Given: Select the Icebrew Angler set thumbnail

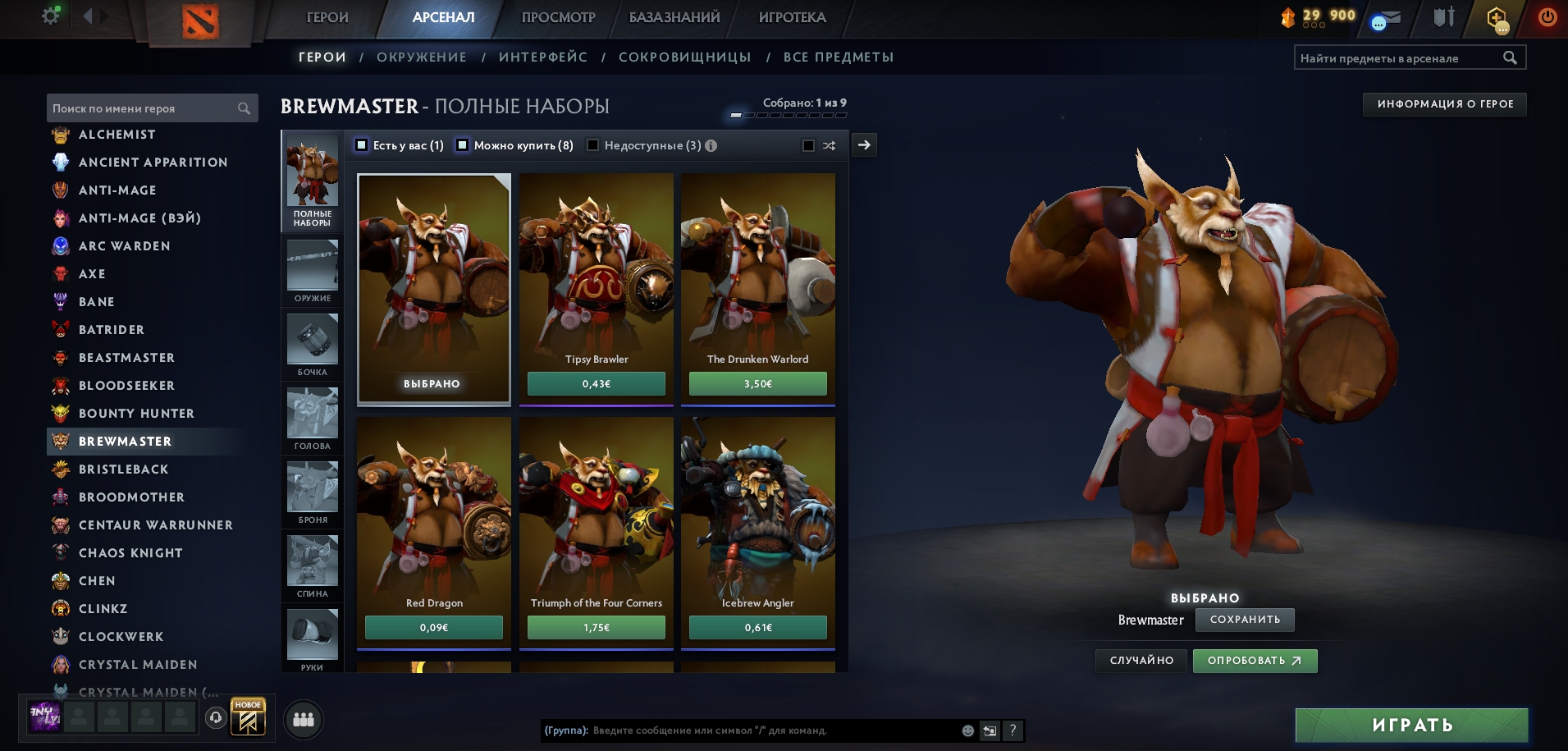Looking at the screenshot, I should pyautogui.click(x=757, y=517).
